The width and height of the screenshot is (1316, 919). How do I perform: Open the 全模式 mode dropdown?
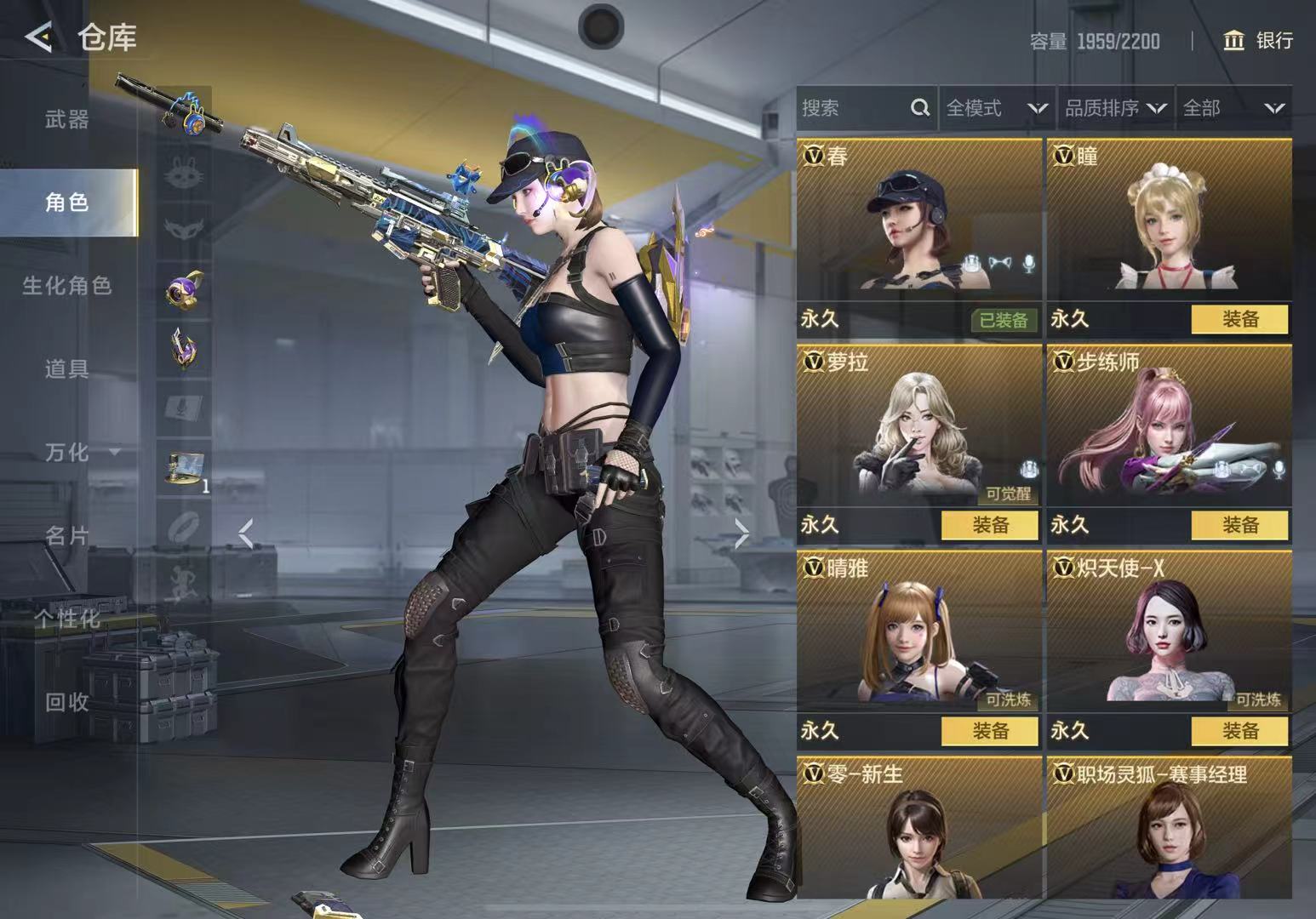coord(996,109)
